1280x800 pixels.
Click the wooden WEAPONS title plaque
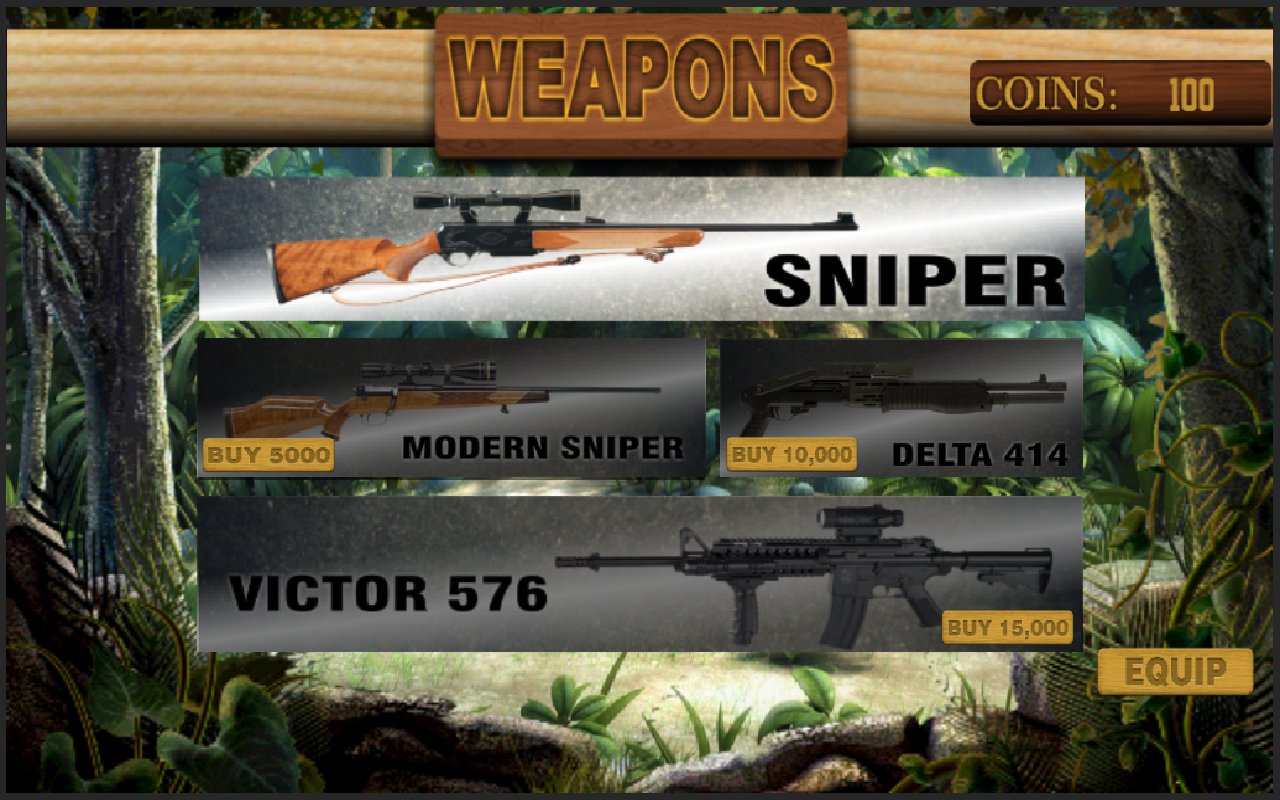click(x=640, y=75)
